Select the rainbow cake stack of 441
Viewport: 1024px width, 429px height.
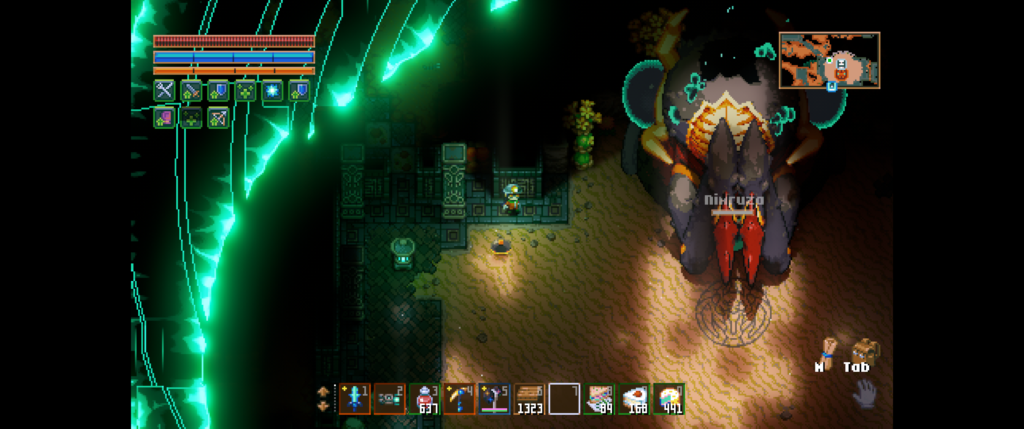(669, 398)
